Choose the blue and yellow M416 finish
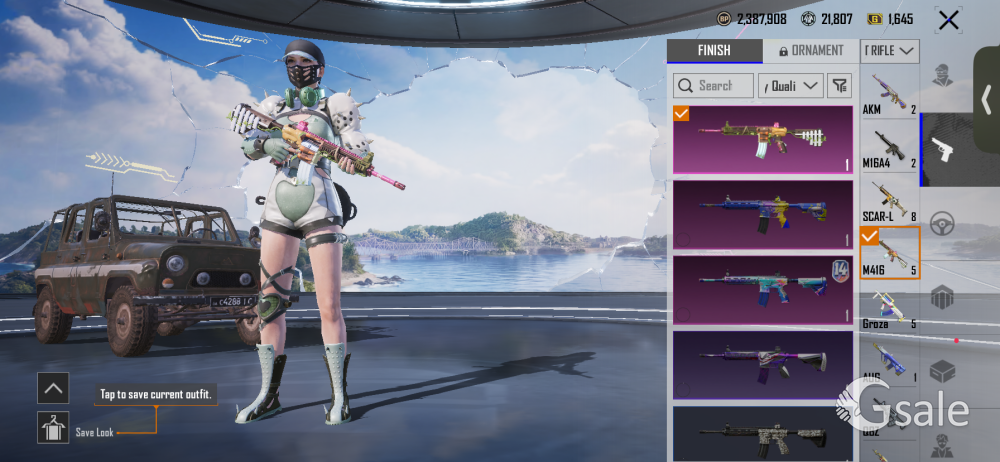Screen dimensions: 1000x462 [x=762, y=214]
